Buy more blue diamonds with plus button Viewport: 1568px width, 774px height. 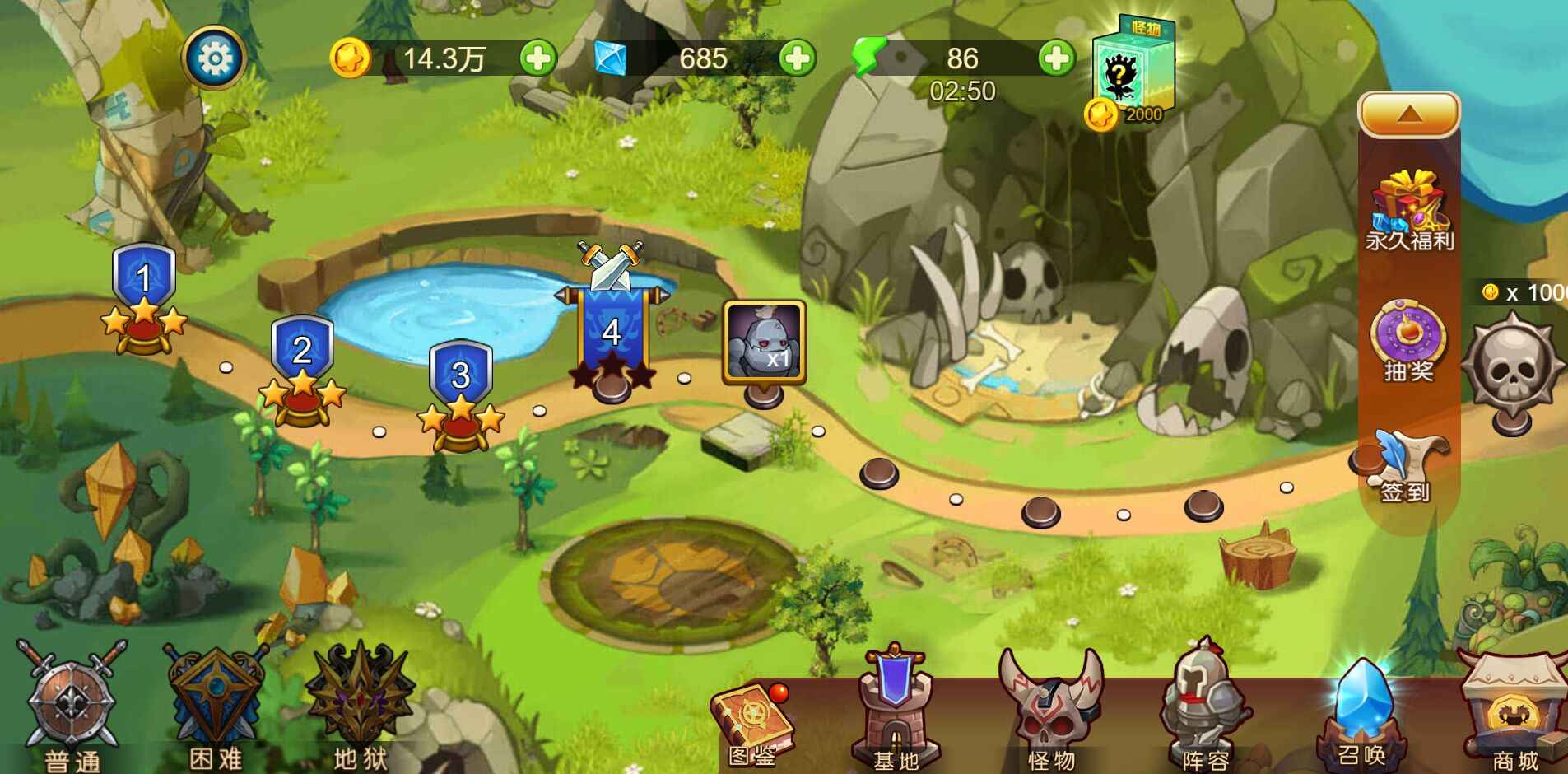click(x=797, y=58)
